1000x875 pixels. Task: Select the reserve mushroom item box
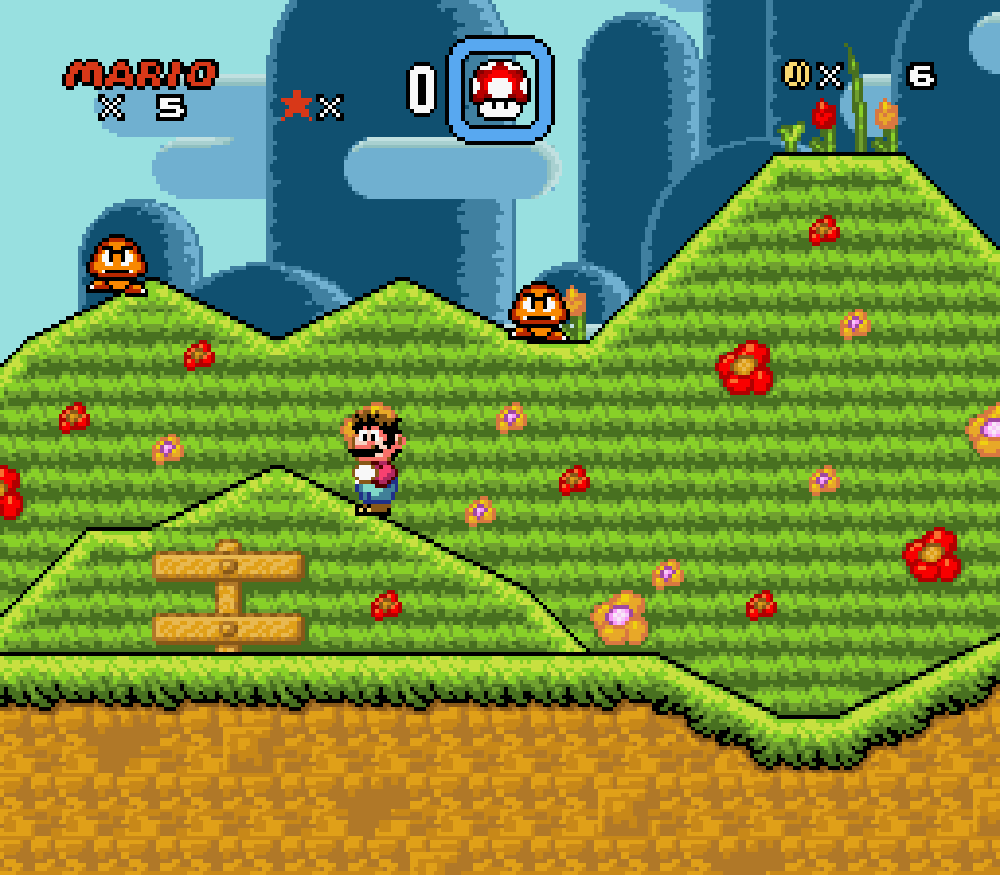click(x=500, y=90)
